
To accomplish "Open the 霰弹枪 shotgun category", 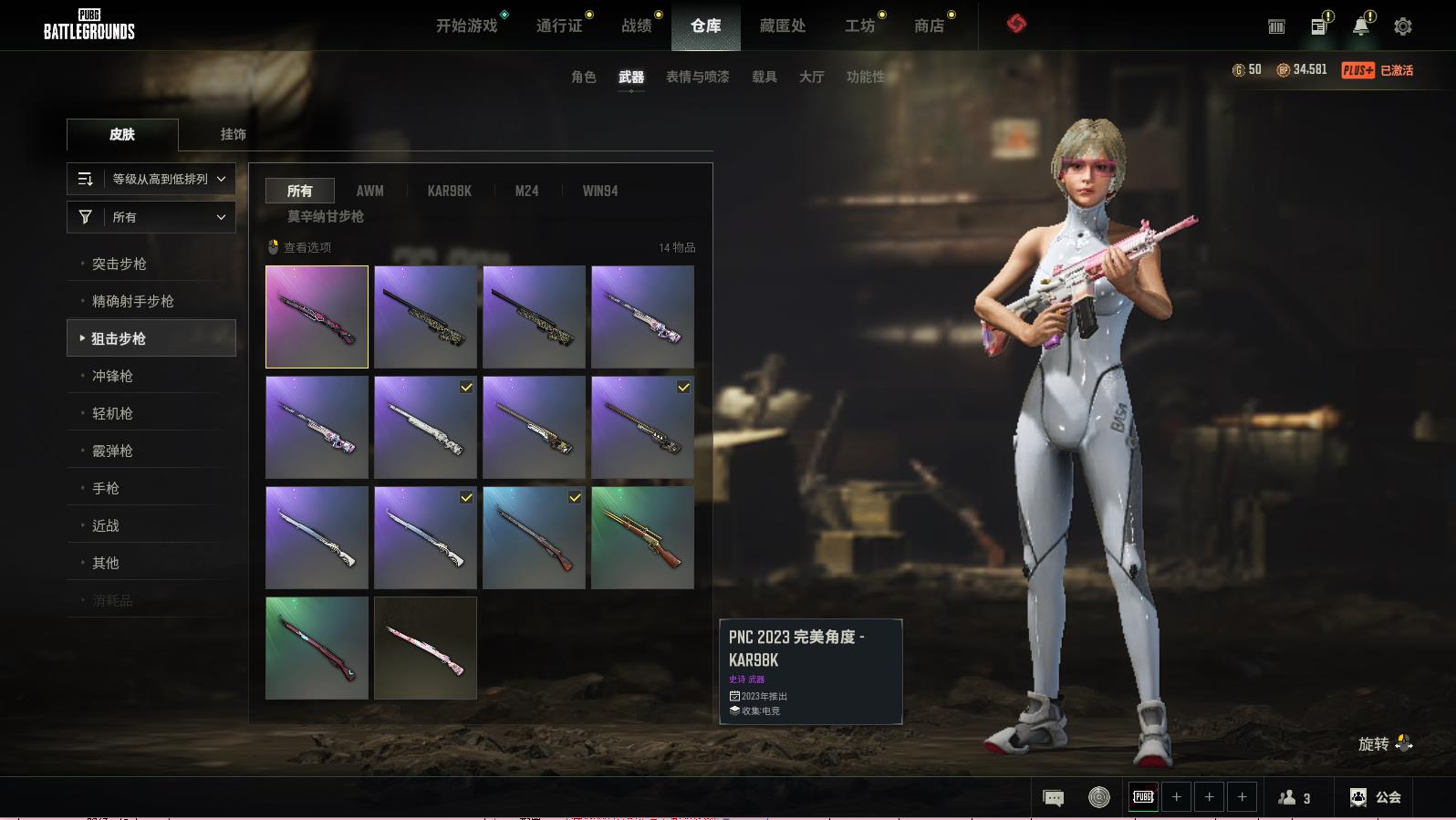I will (112, 451).
